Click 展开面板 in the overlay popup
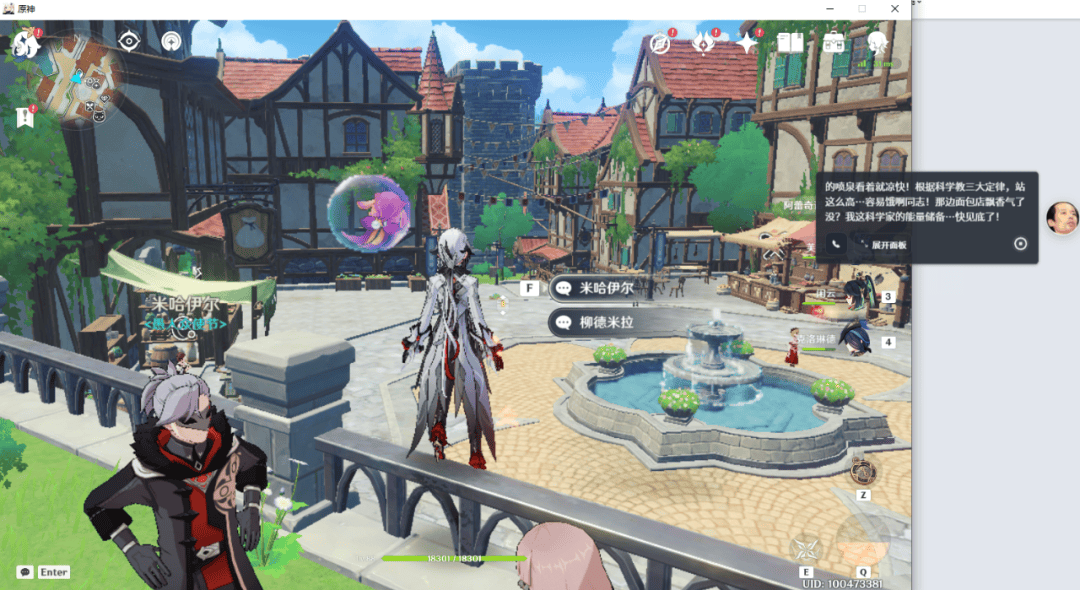Screen dimensions: 1080x590 coord(883,244)
